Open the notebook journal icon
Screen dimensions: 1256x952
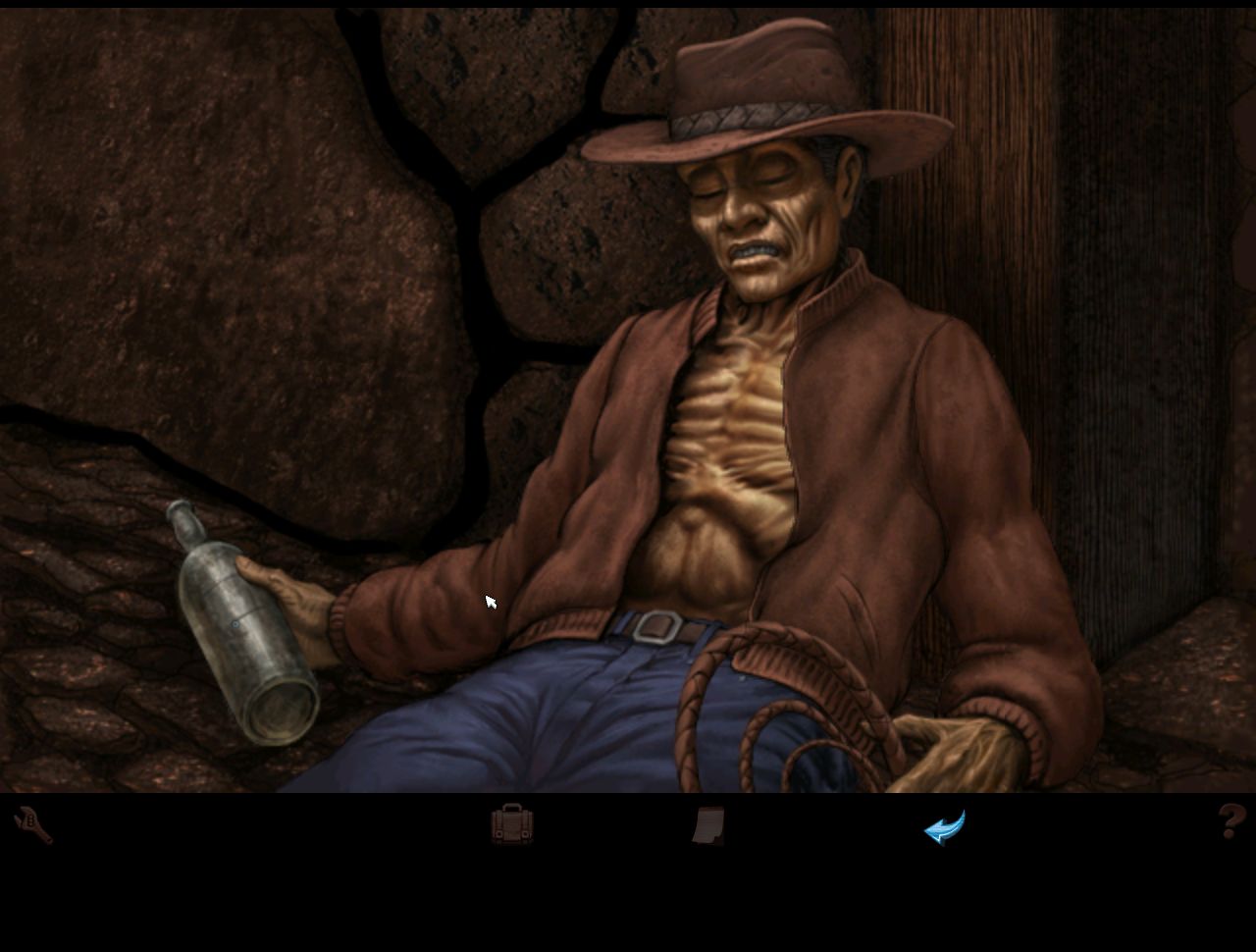708,826
